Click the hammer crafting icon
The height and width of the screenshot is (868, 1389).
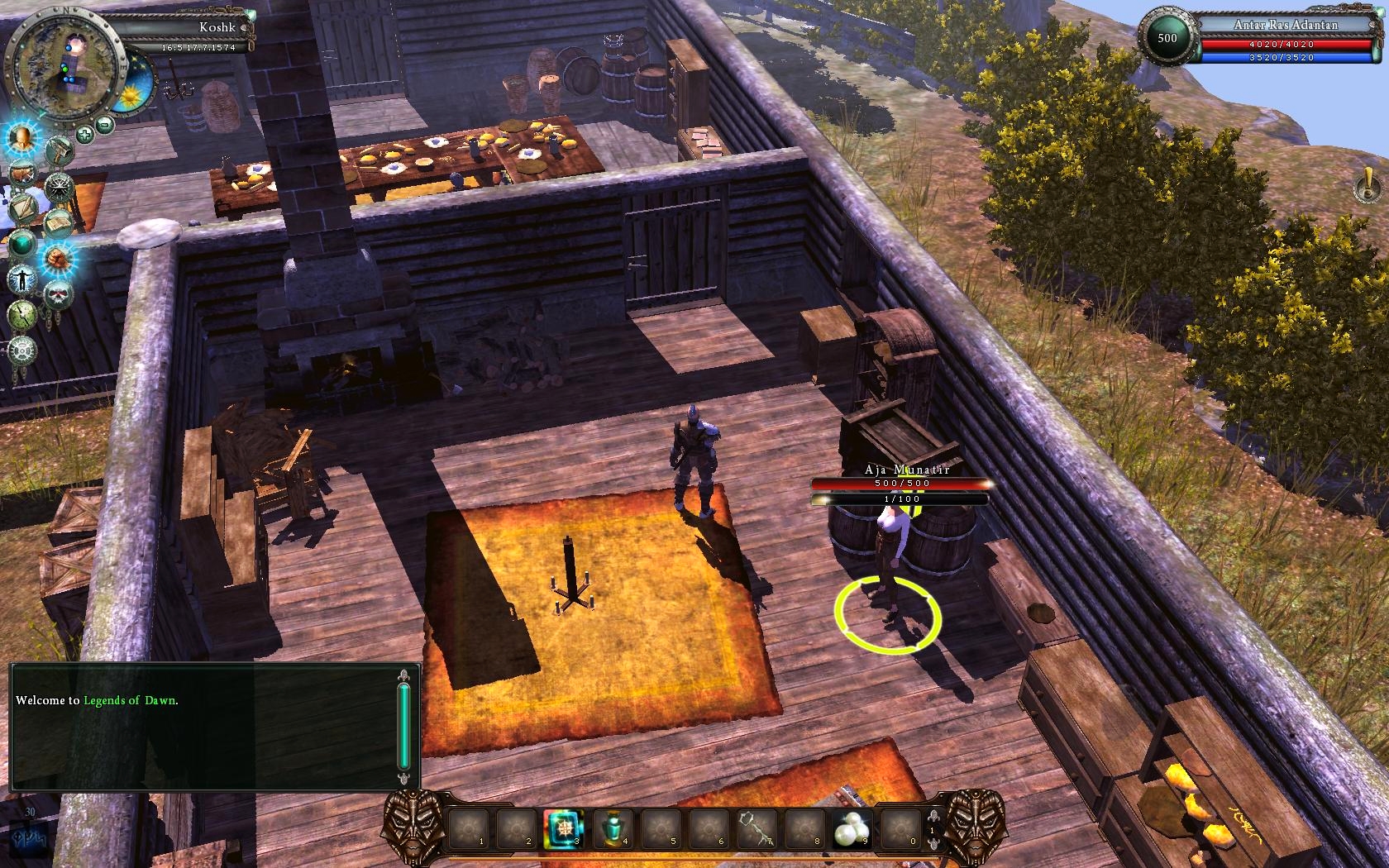click(x=60, y=150)
